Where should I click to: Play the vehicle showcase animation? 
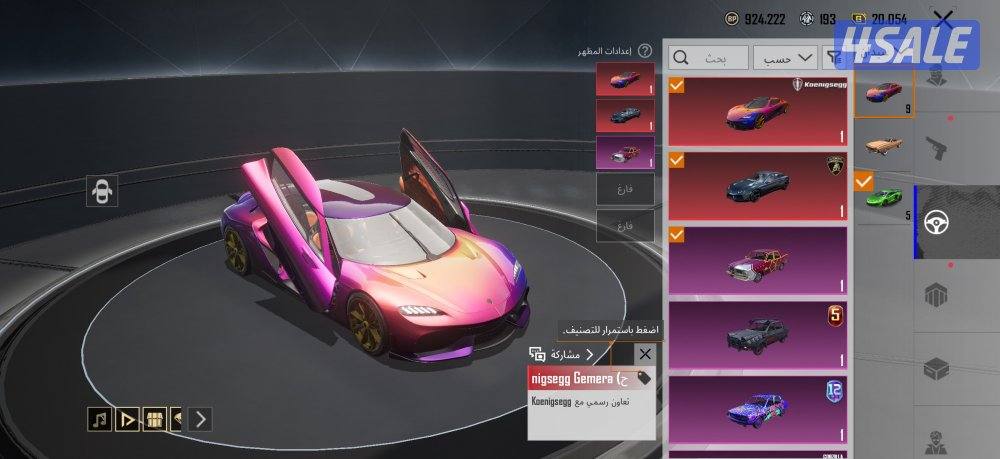click(127, 419)
